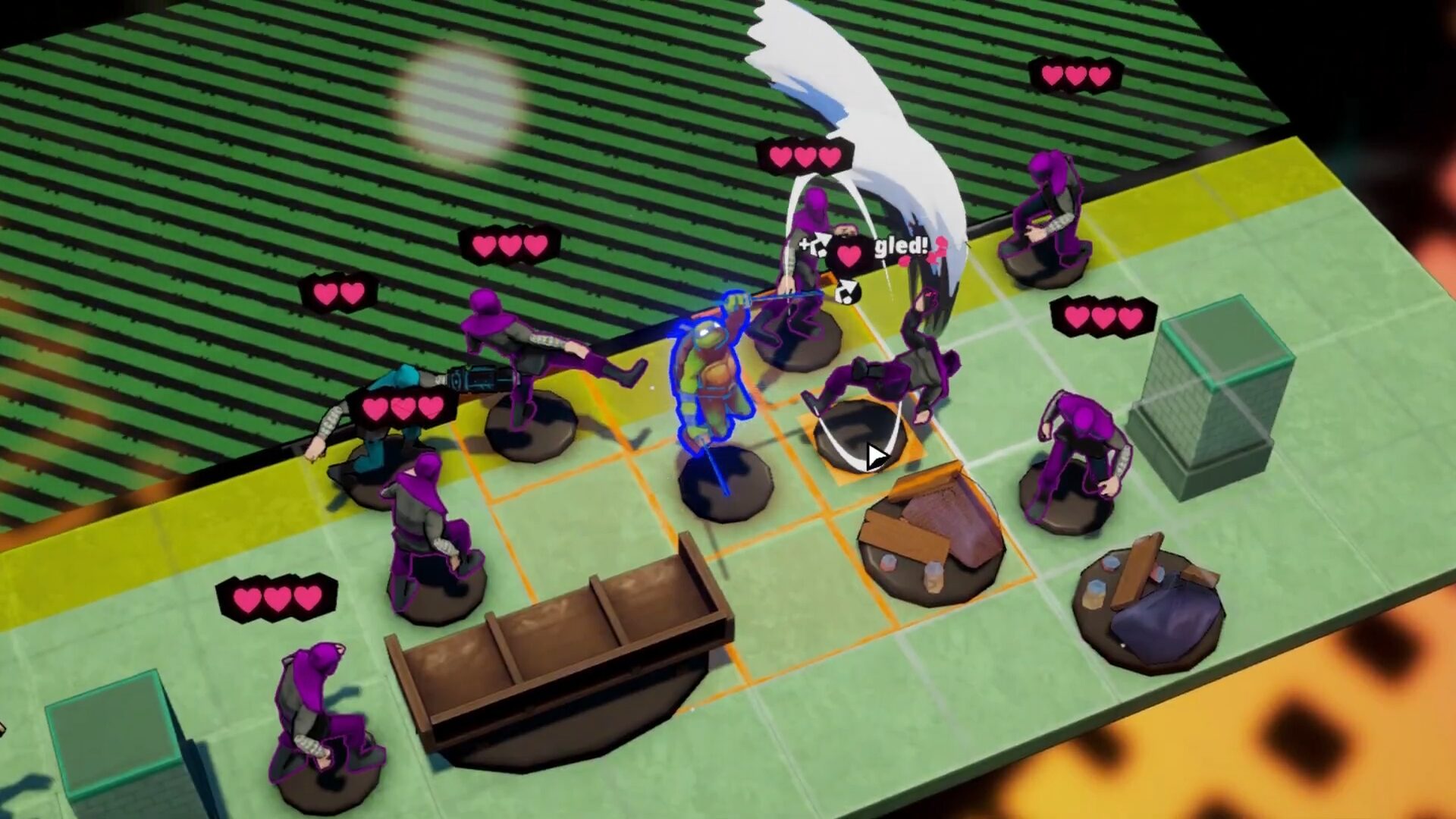Image resolution: width=1456 pixels, height=819 pixels.
Task: Click the single heart icon beside the Entangled text
Action: point(848,254)
